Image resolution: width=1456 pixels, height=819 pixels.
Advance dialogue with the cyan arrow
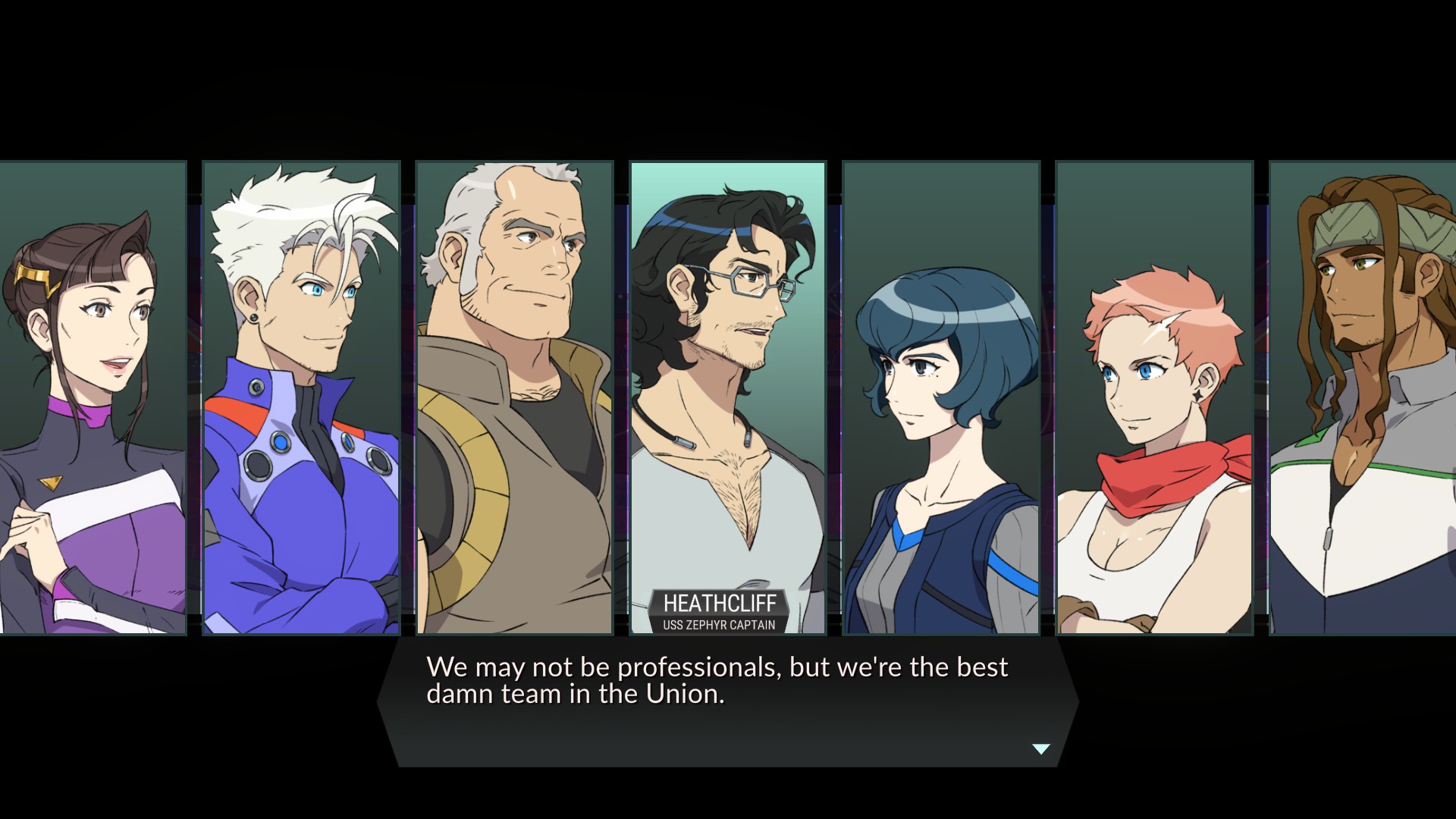tap(1041, 749)
